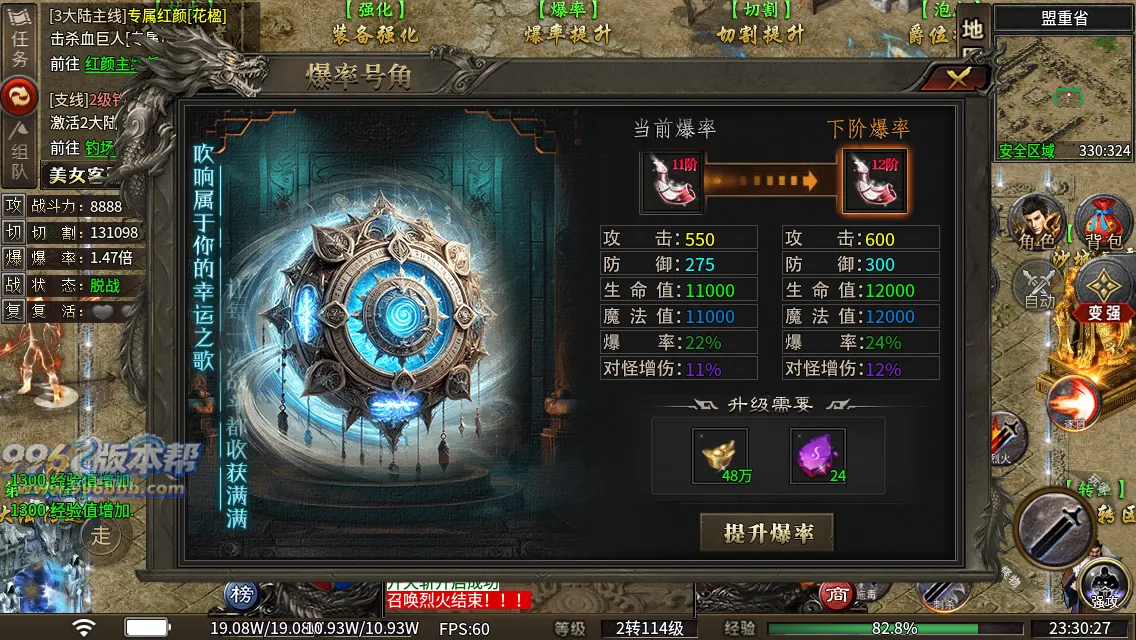
Task: Click the red swap button on the quest panel
Action: tap(19, 96)
